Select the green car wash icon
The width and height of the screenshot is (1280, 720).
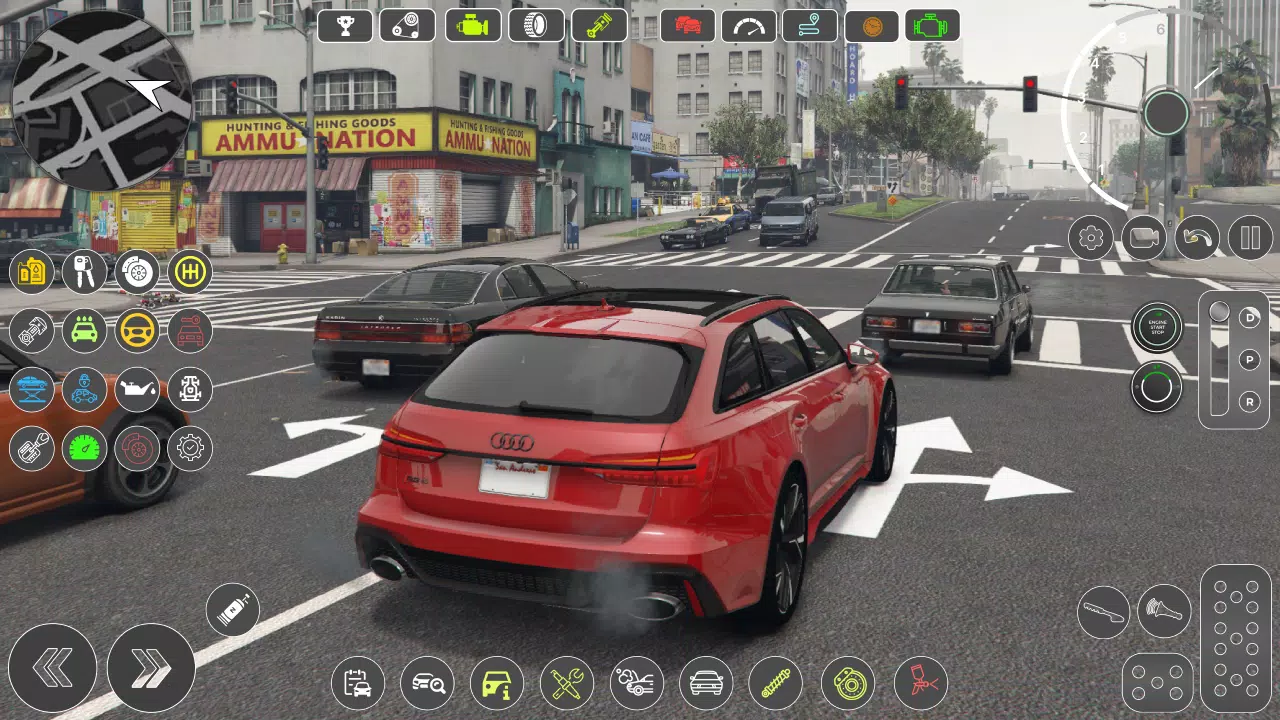tap(84, 331)
